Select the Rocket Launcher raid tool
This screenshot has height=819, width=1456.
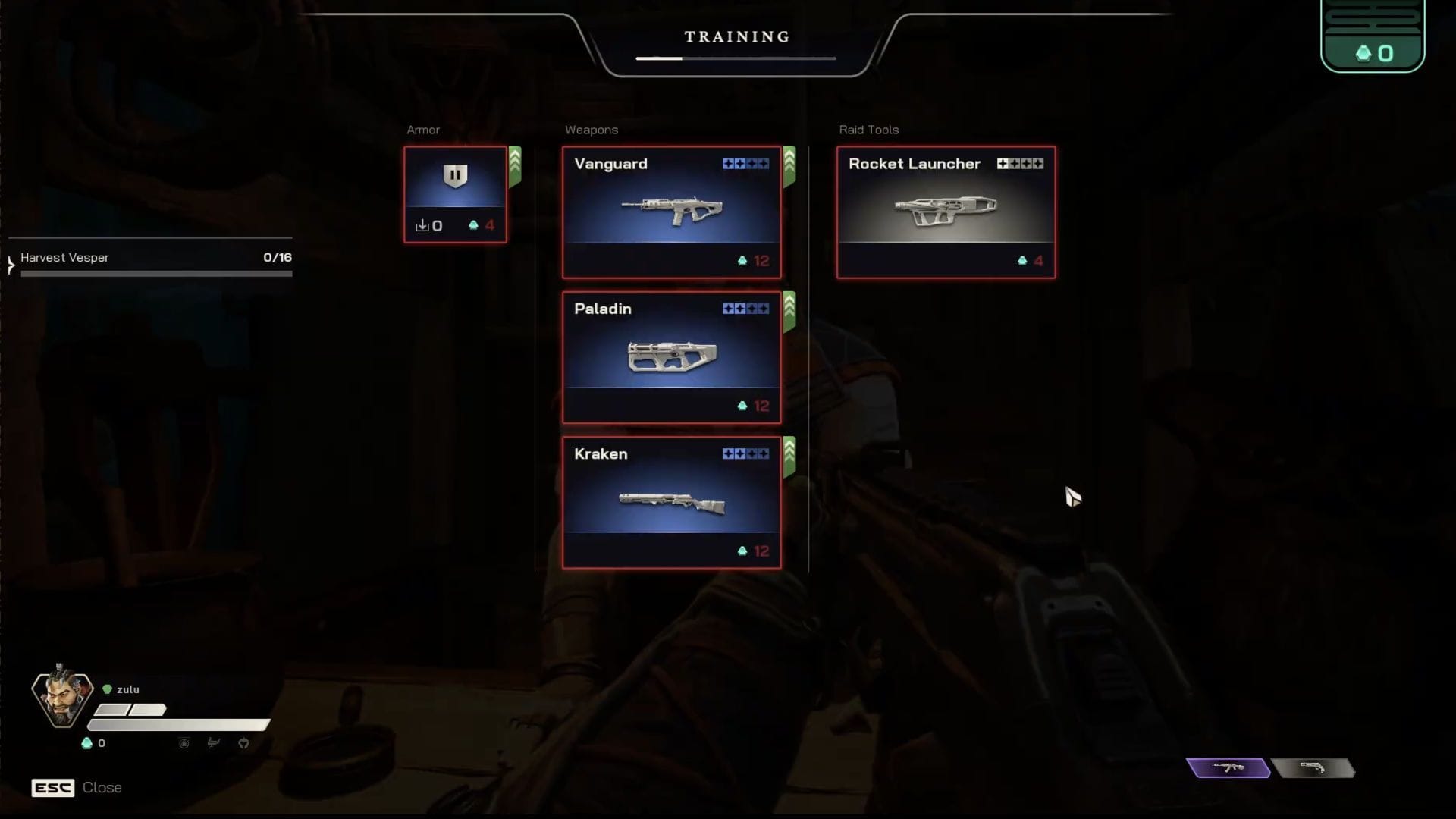946,212
